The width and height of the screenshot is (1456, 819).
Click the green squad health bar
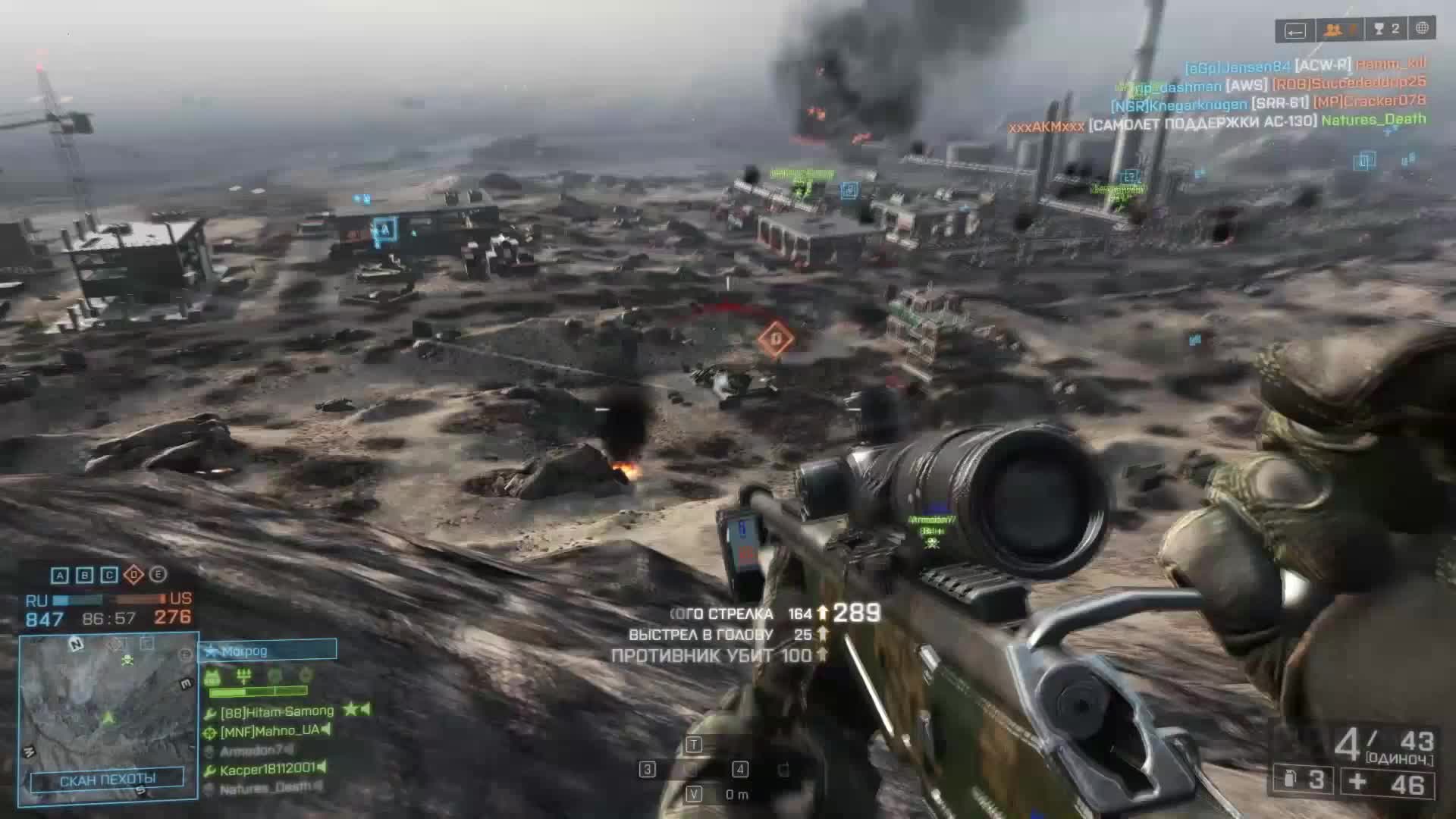pyautogui.click(x=256, y=692)
